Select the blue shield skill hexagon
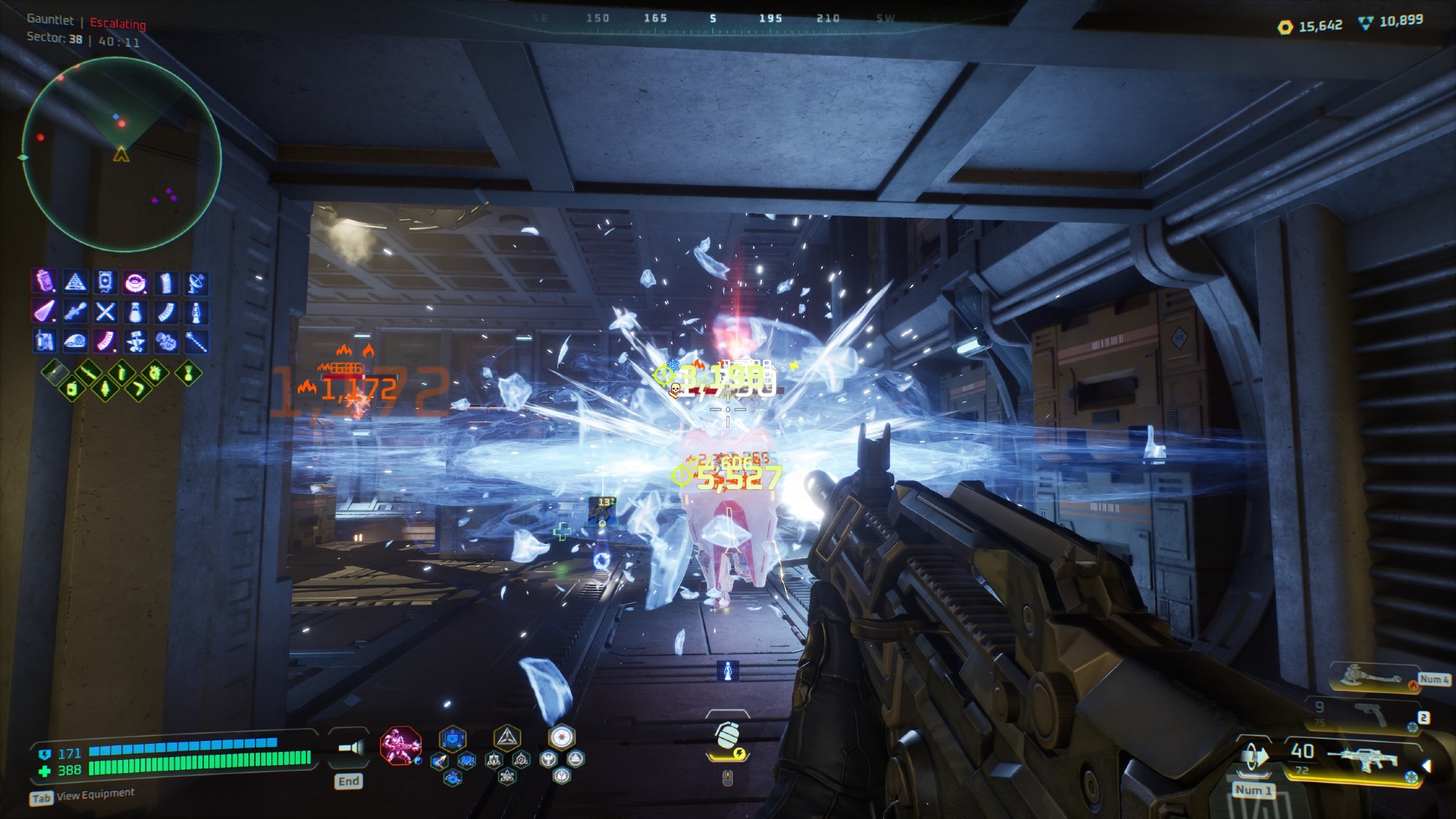The width and height of the screenshot is (1456, 819). tap(452, 739)
